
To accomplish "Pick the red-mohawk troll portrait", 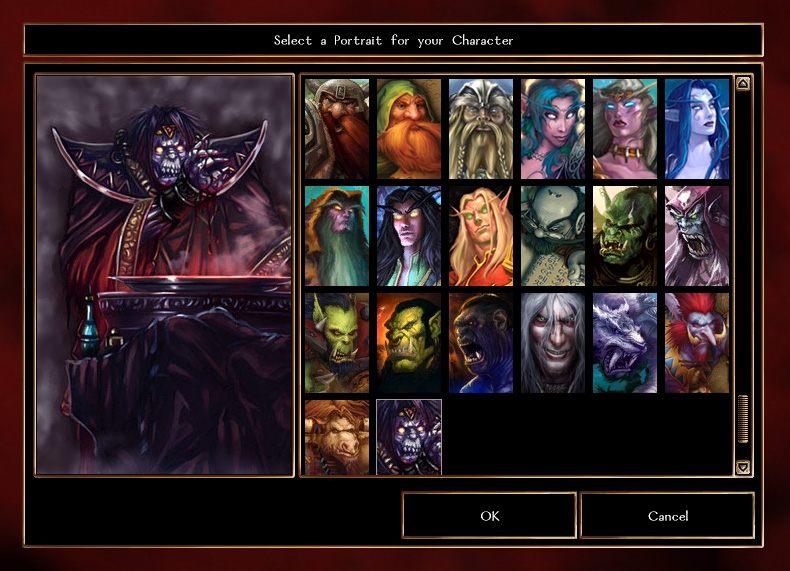I will [697, 343].
